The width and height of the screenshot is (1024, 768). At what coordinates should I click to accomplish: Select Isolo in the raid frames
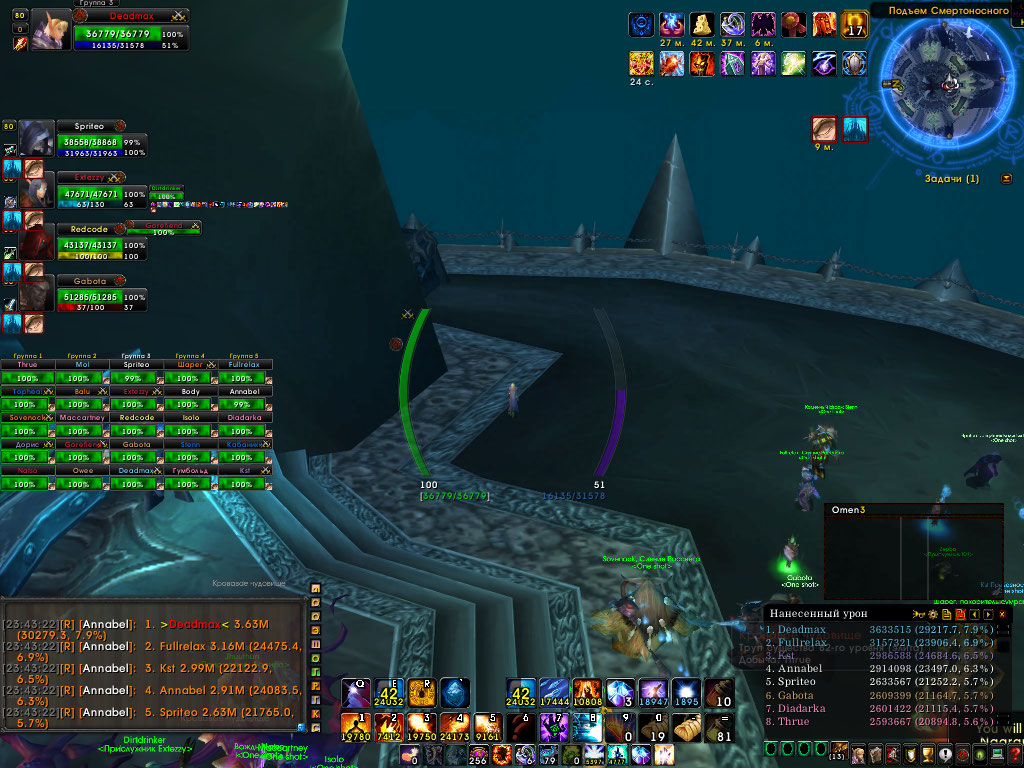[190, 424]
